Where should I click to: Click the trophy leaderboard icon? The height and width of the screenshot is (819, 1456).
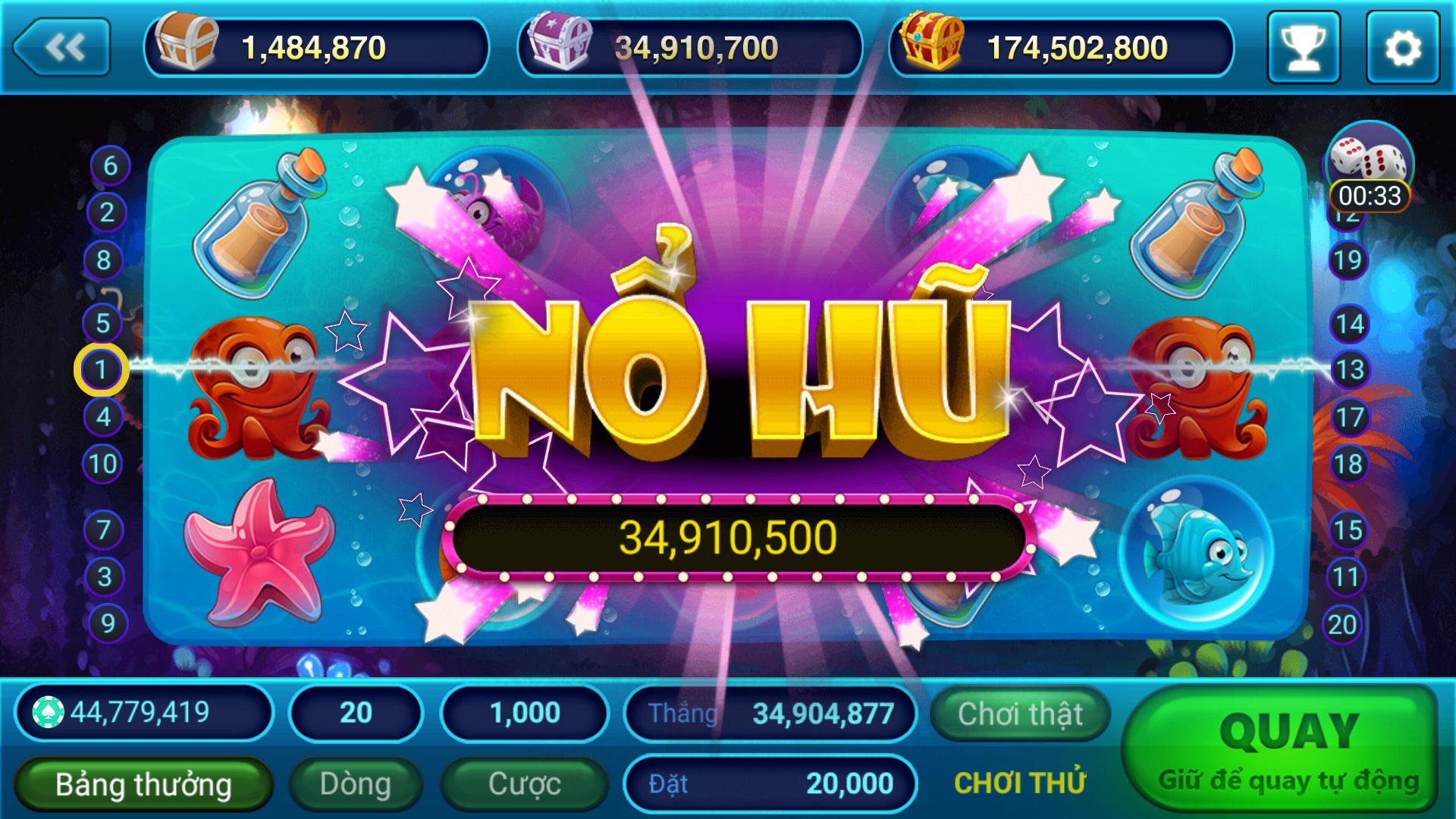coord(1304,47)
